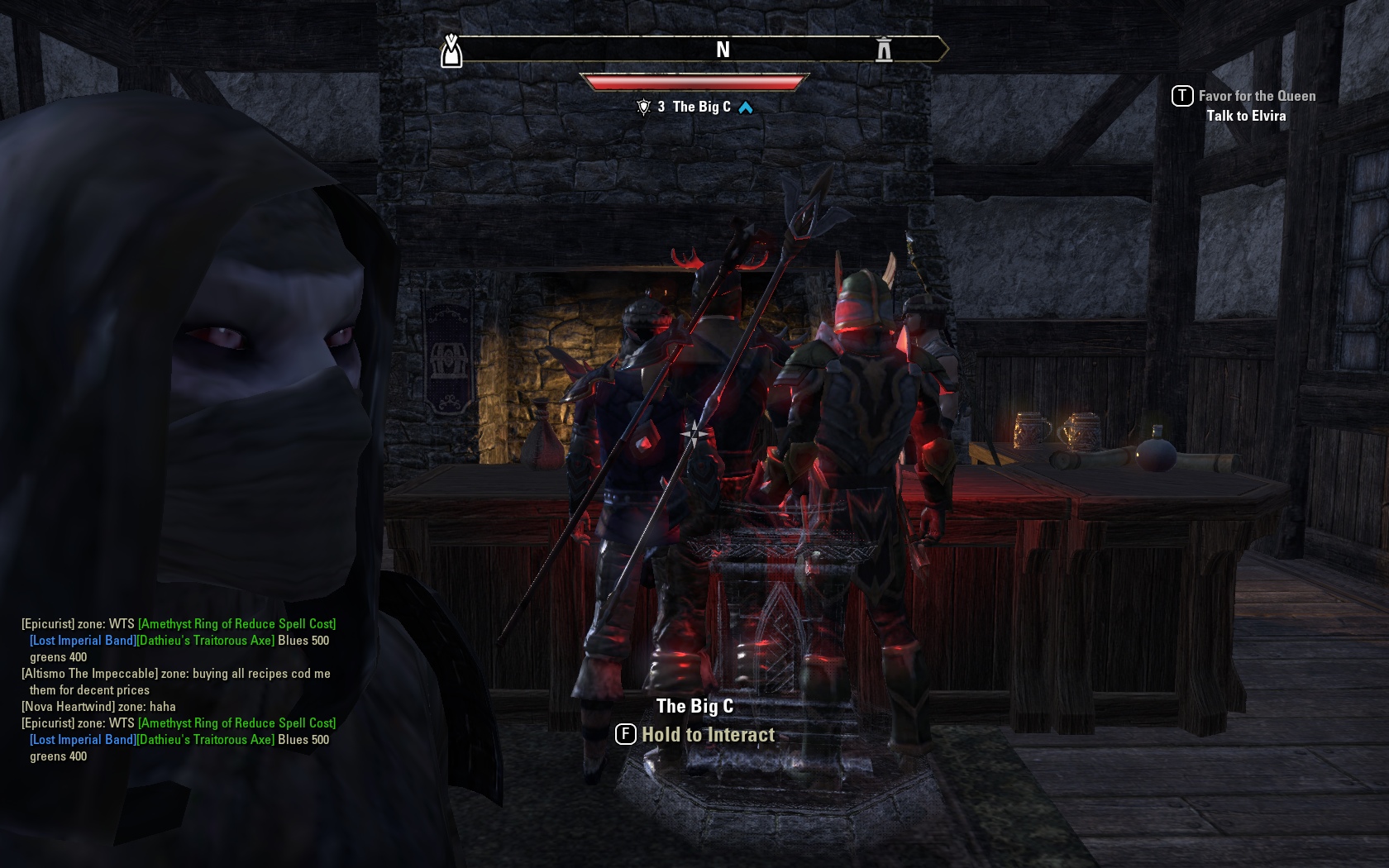The width and height of the screenshot is (1389, 868).
Task: Click Altismo The Impeccable's name in chat
Action: 89,674
